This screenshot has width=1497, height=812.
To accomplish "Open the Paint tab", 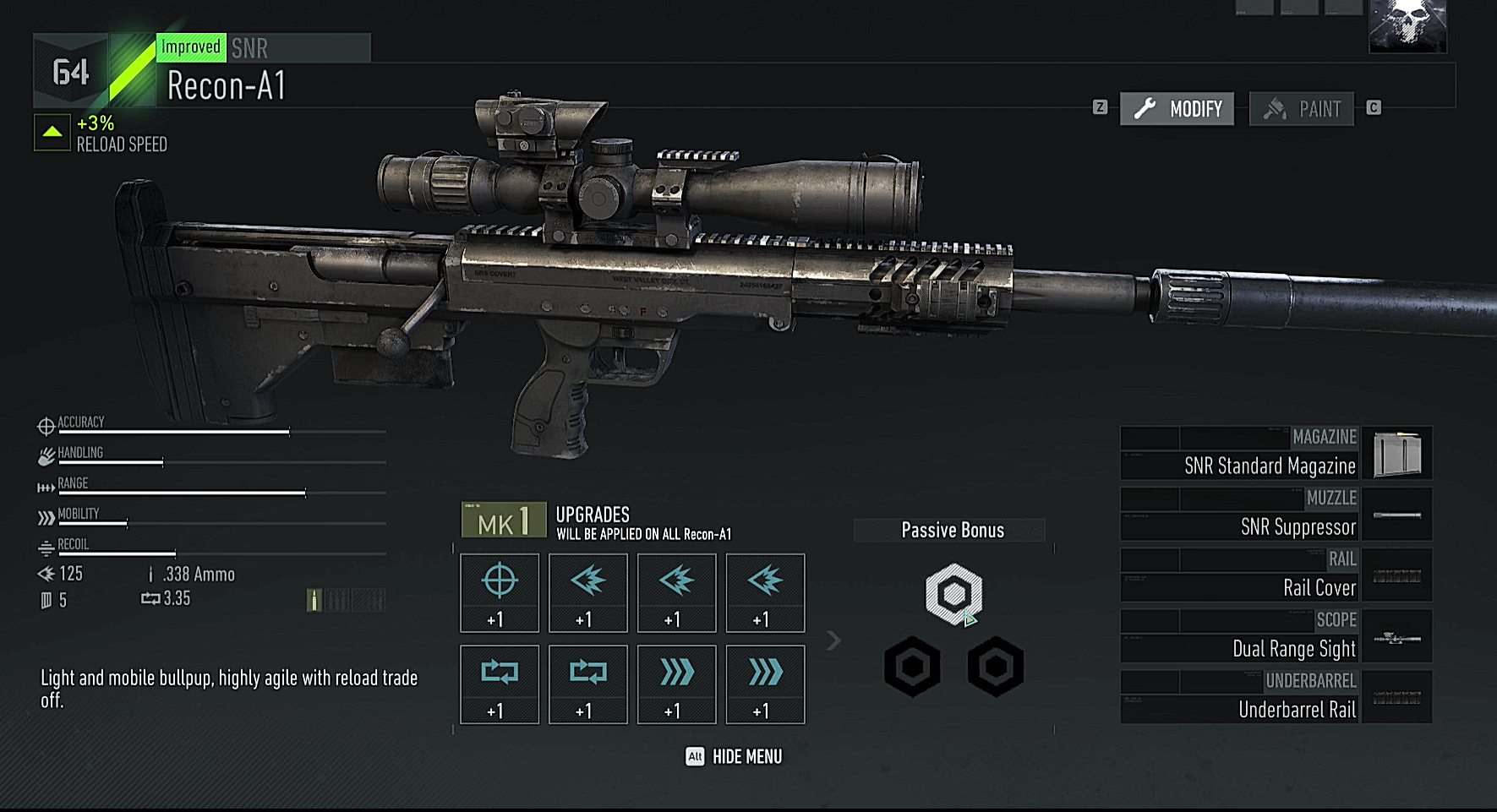I will pos(1301,109).
